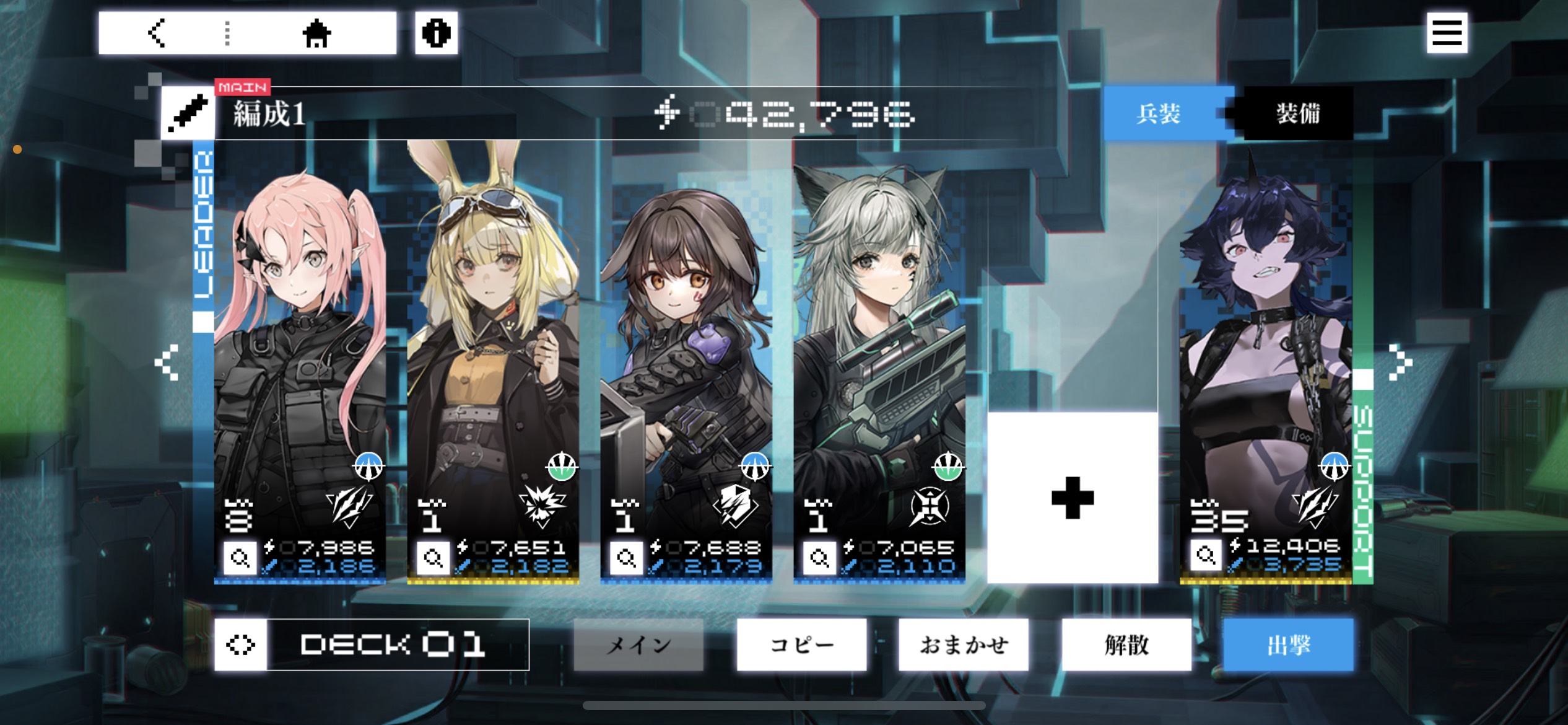Show the previous deck
Screen dimensions: 1568x725
point(167,362)
